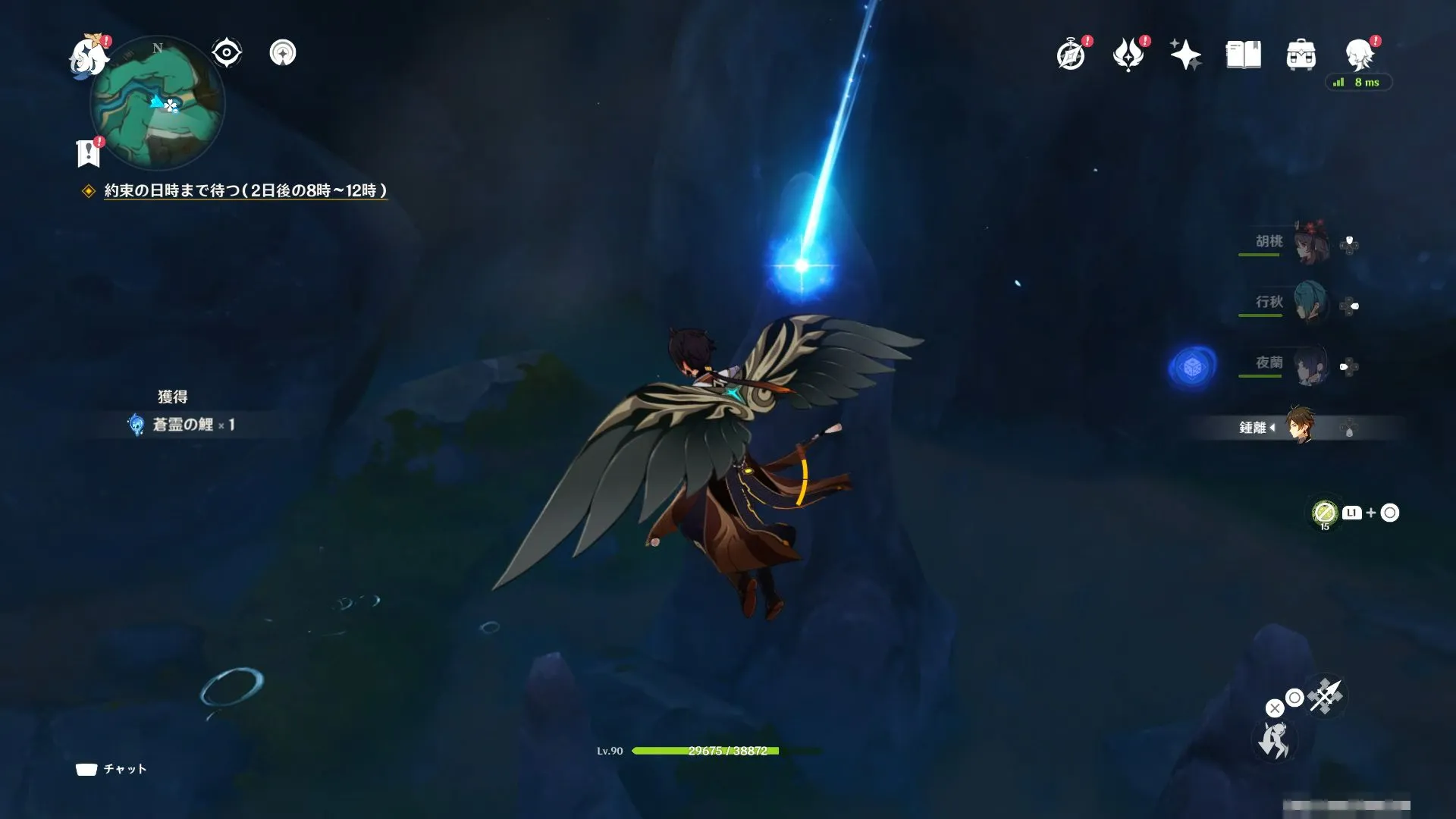Open the character profile head icon
The height and width of the screenshot is (819, 1456).
tap(1359, 55)
